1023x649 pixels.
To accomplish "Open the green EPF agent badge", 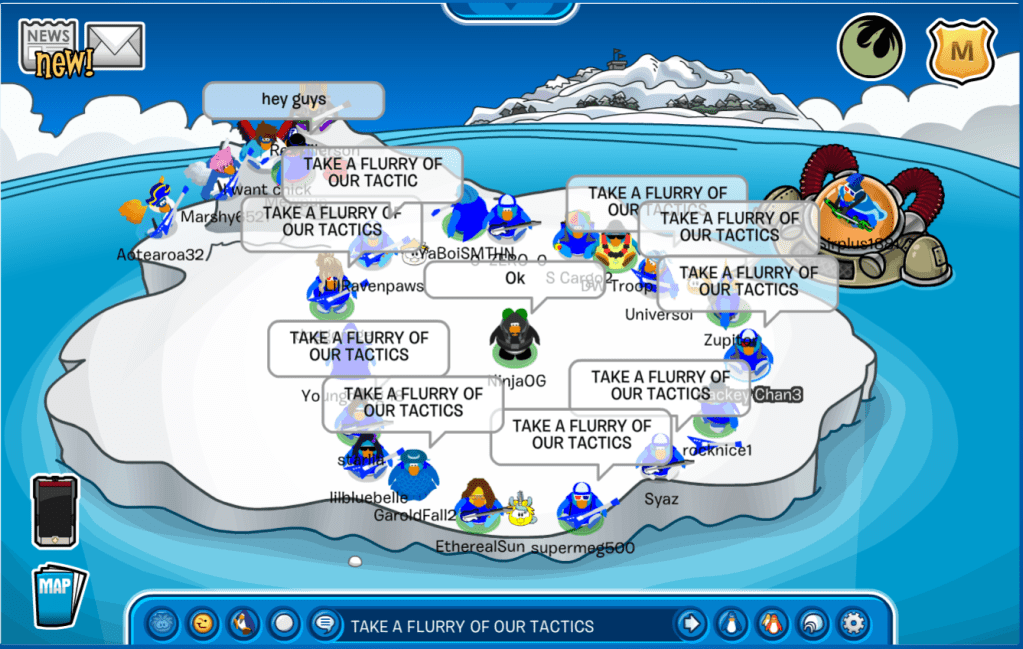I will (870, 47).
